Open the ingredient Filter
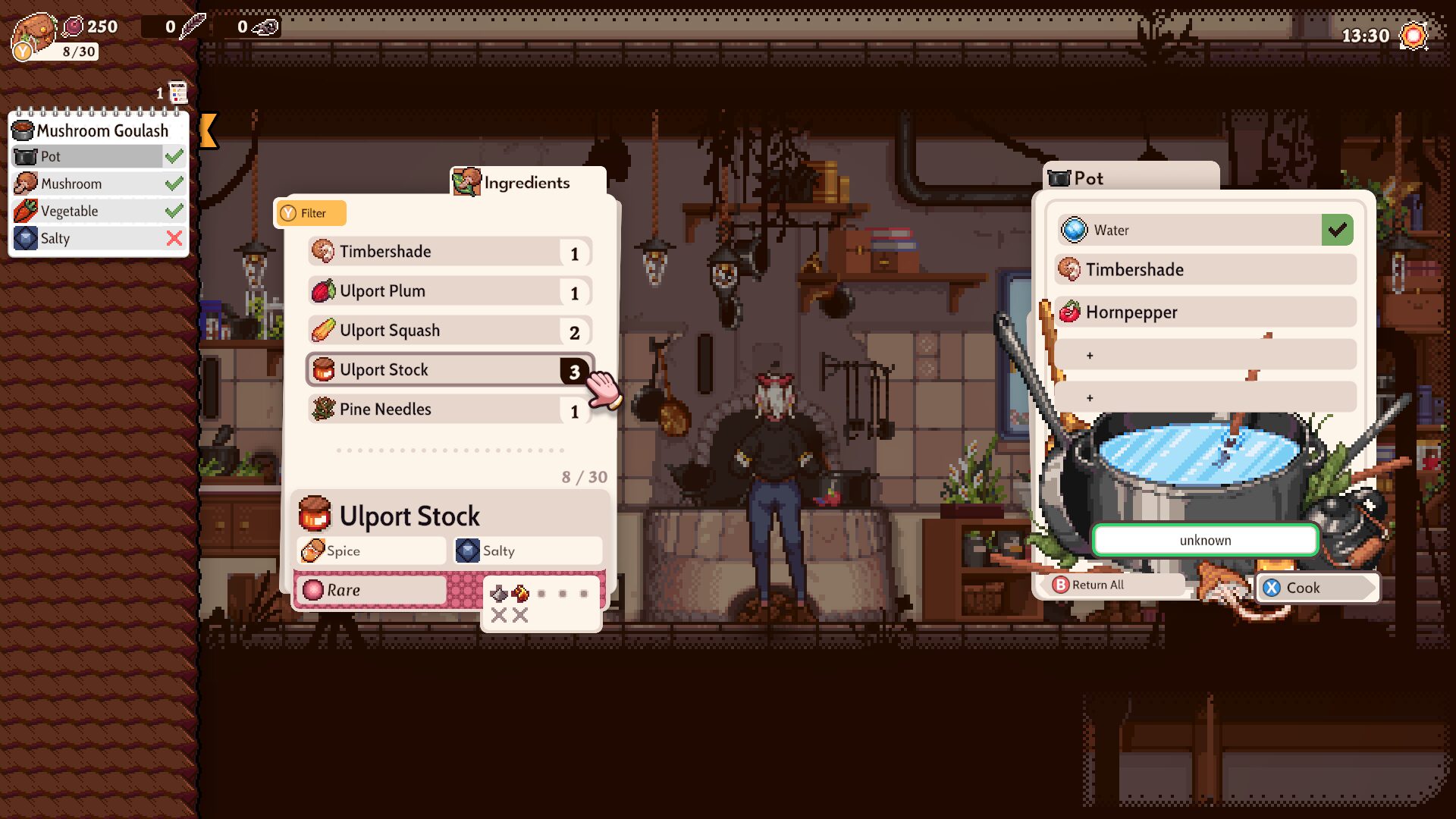Image resolution: width=1456 pixels, height=819 pixels. tap(310, 213)
